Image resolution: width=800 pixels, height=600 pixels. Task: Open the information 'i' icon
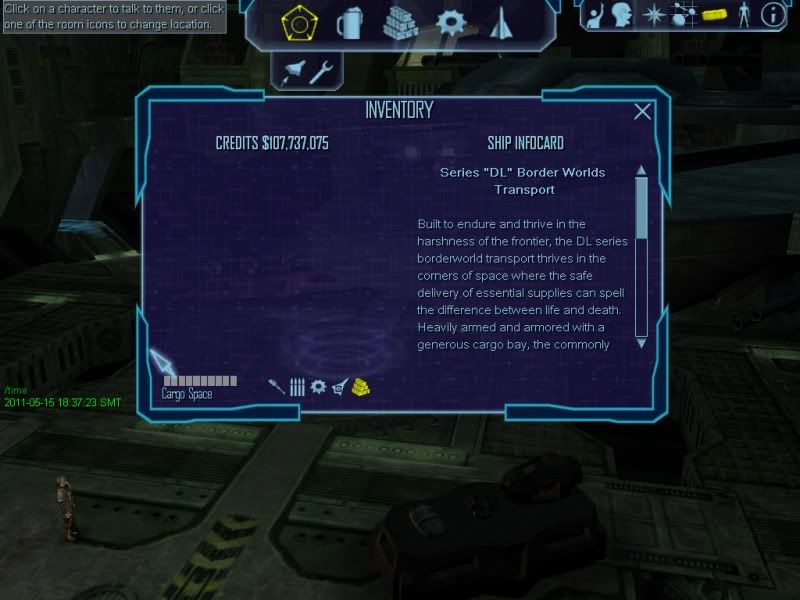tap(771, 15)
